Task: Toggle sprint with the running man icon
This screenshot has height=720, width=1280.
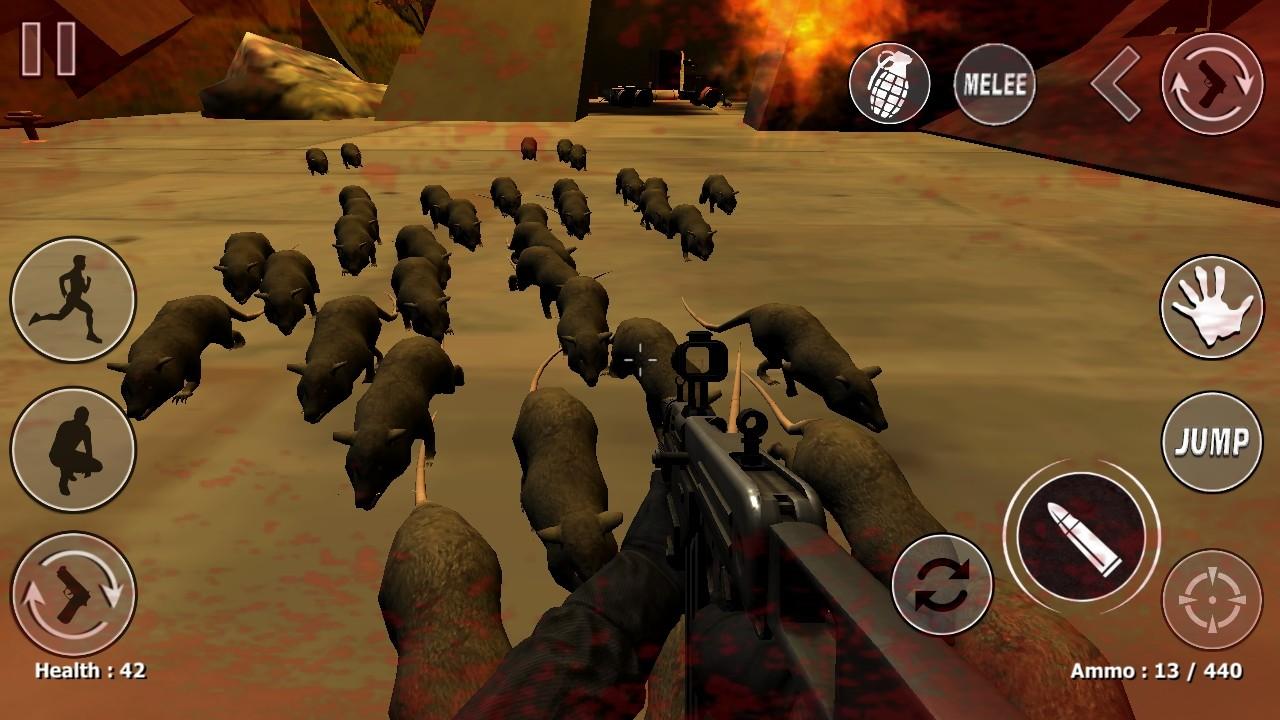Action: tap(73, 299)
